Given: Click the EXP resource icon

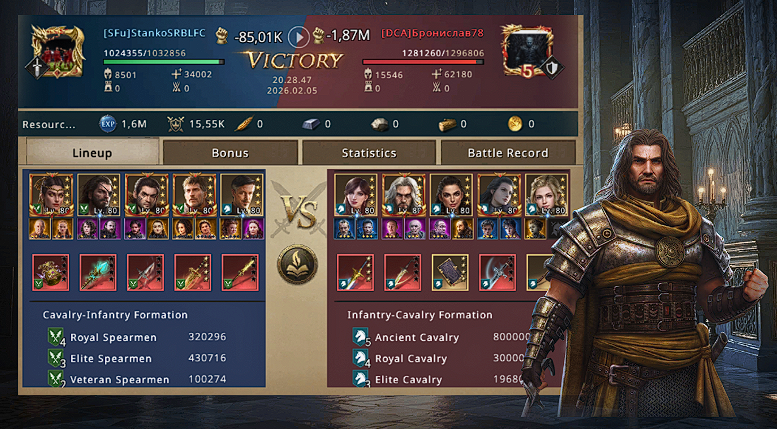Looking at the screenshot, I should point(107,125).
